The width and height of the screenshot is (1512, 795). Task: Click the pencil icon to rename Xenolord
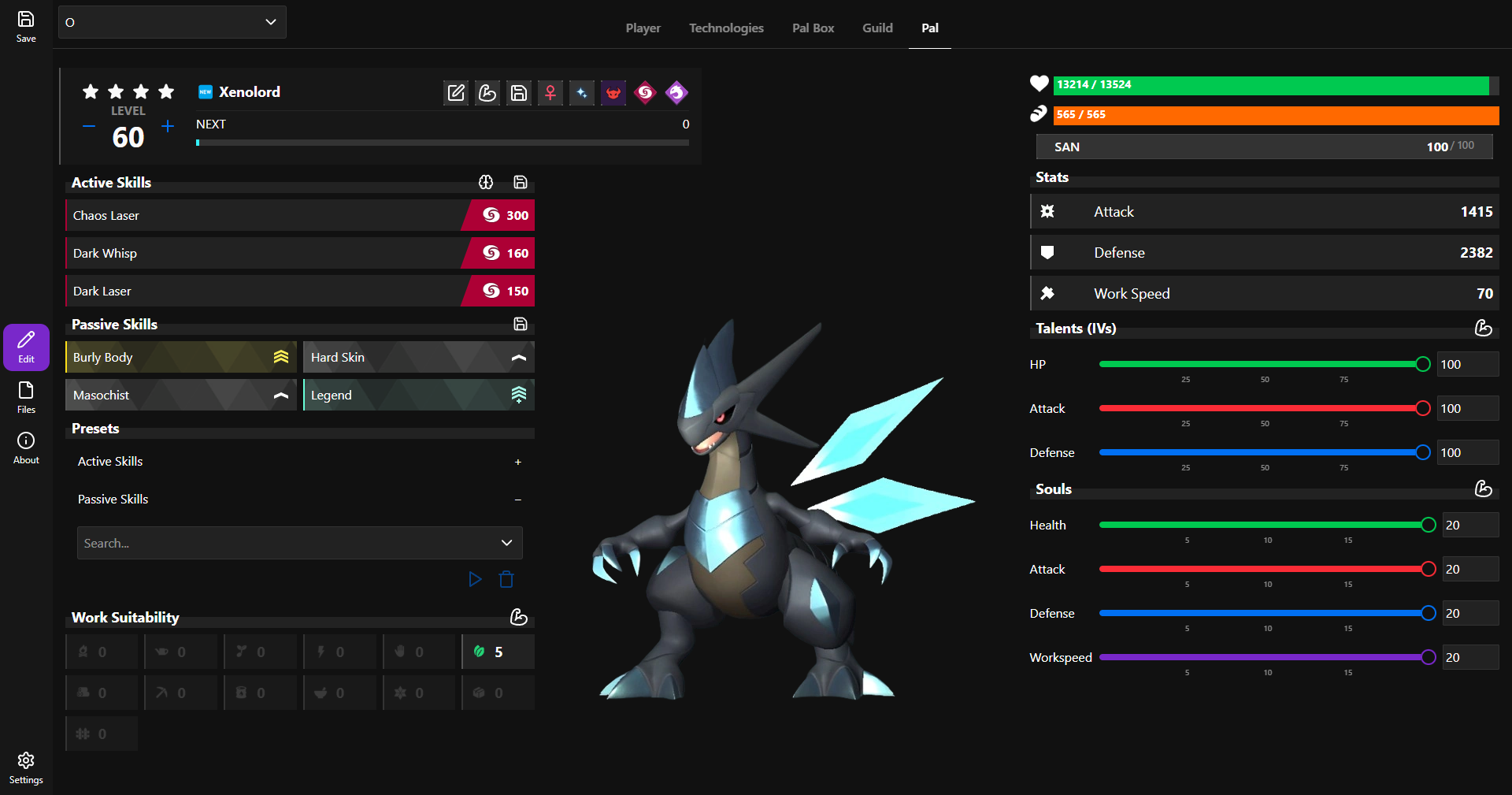456,93
